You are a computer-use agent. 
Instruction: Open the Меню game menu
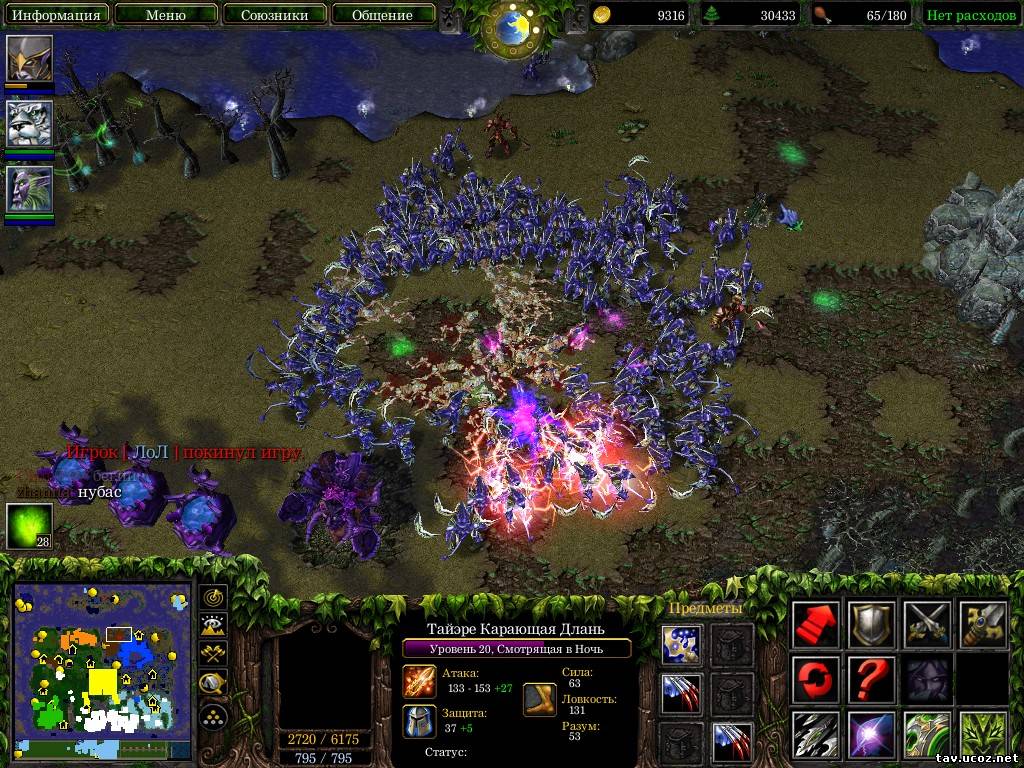(165, 15)
